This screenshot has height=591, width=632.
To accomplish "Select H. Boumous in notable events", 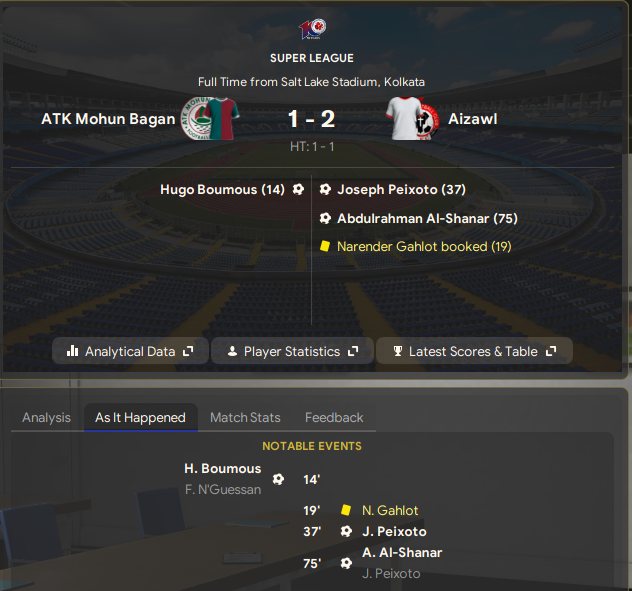I will [x=222, y=468].
